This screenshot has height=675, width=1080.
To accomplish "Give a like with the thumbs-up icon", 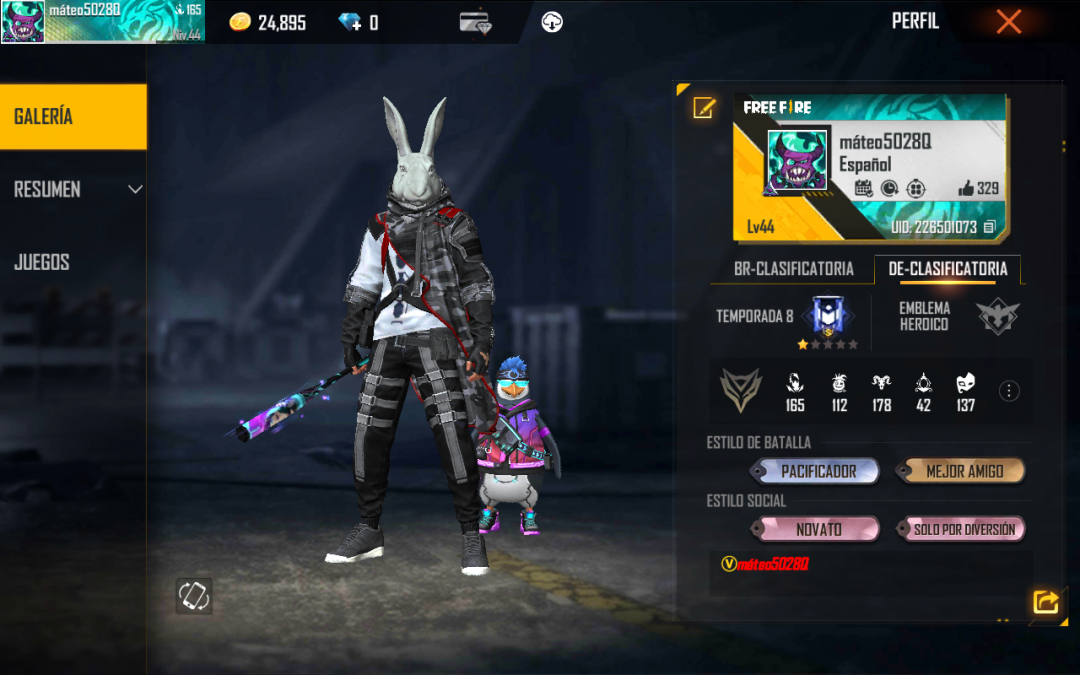I will [x=966, y=188].
